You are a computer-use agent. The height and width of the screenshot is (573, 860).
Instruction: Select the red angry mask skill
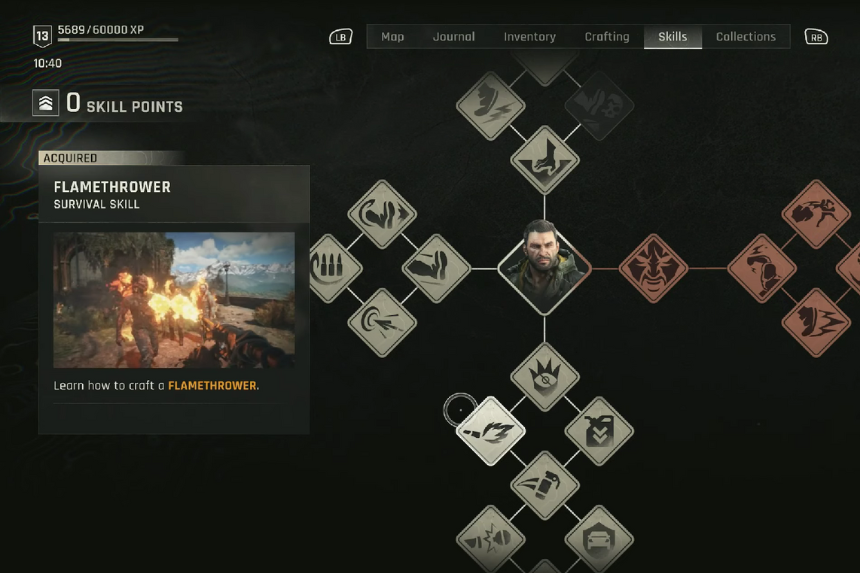[653, 268]
